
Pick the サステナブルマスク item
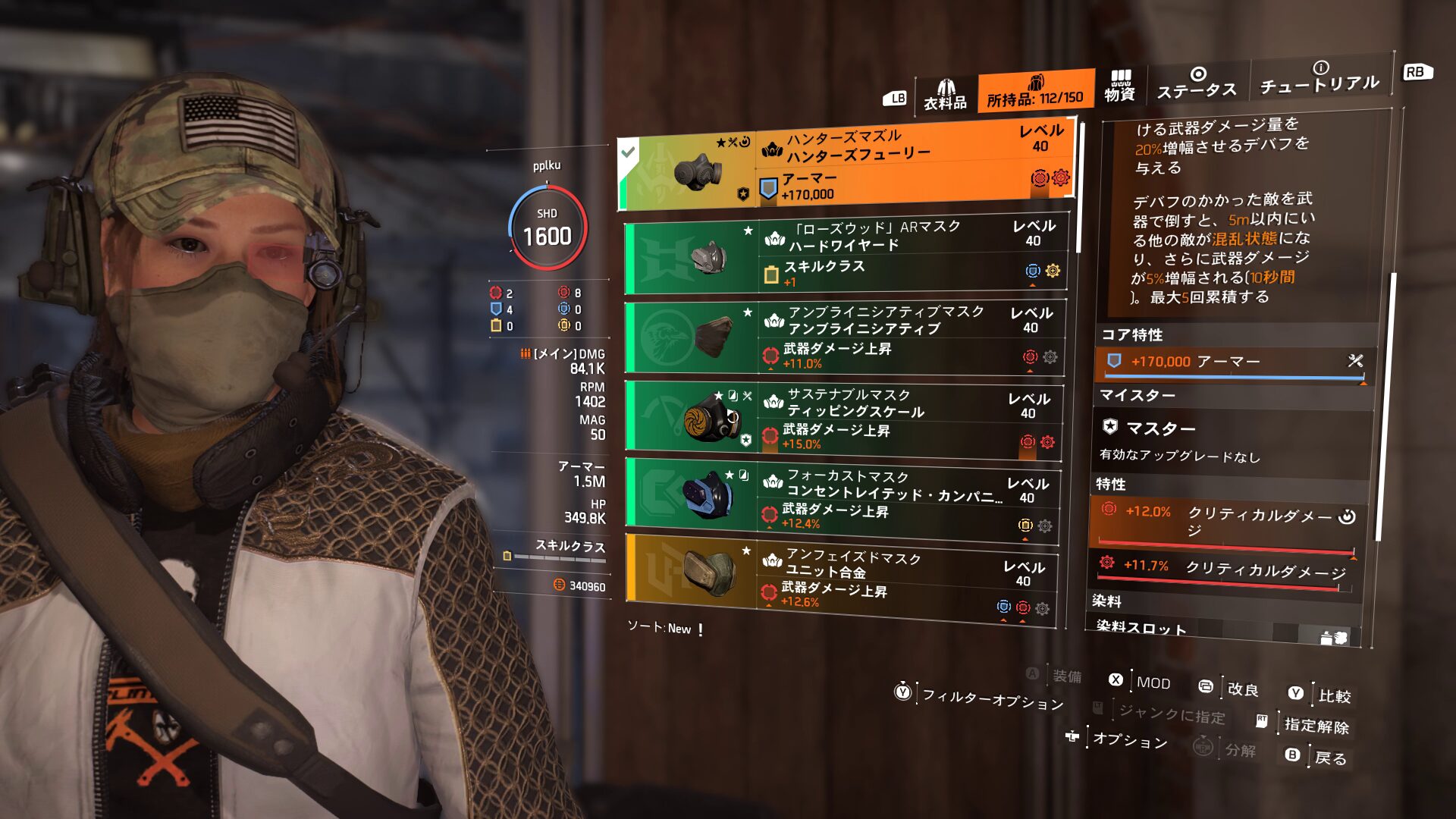843,420
